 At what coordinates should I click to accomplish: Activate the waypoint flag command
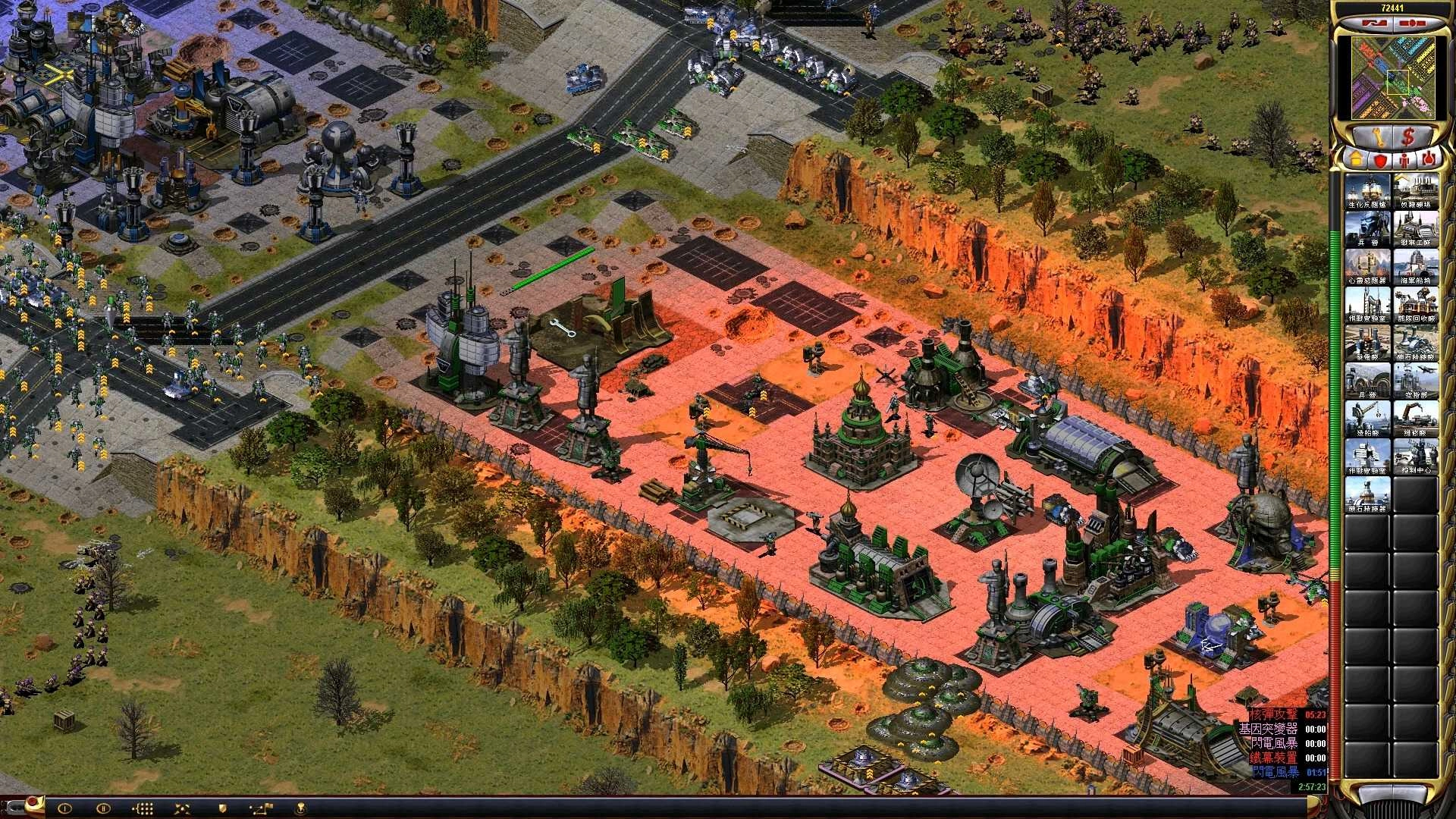click(262, 808)
